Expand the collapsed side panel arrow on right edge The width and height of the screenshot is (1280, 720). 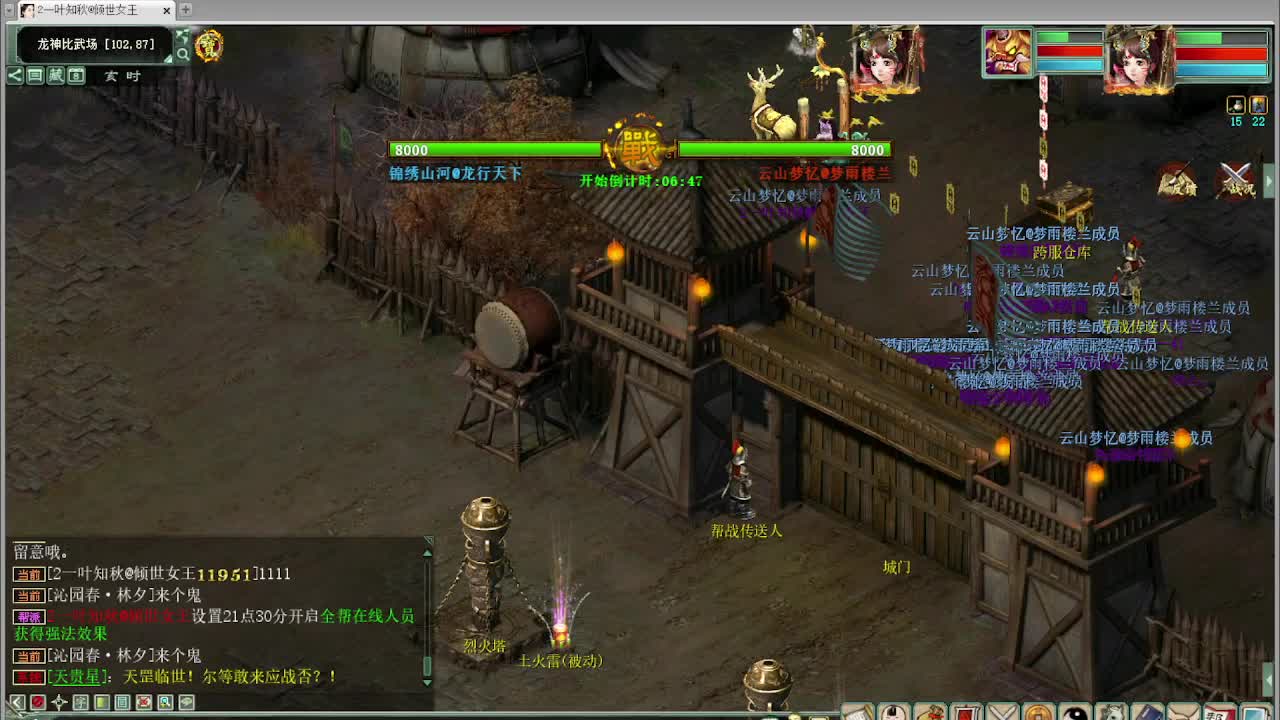tap(1269, 178)
